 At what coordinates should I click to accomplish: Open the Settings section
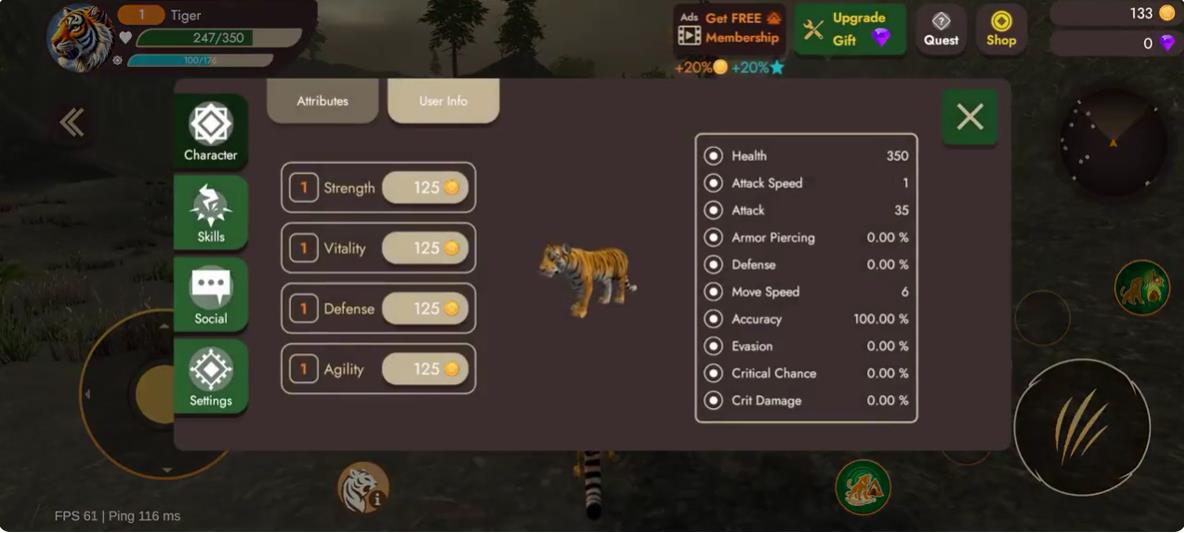point(210,377)
